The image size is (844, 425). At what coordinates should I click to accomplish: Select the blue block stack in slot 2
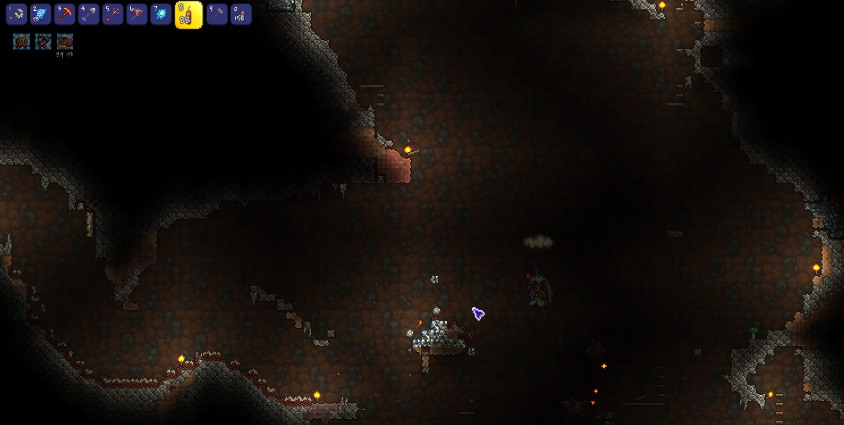click(40, 14)
